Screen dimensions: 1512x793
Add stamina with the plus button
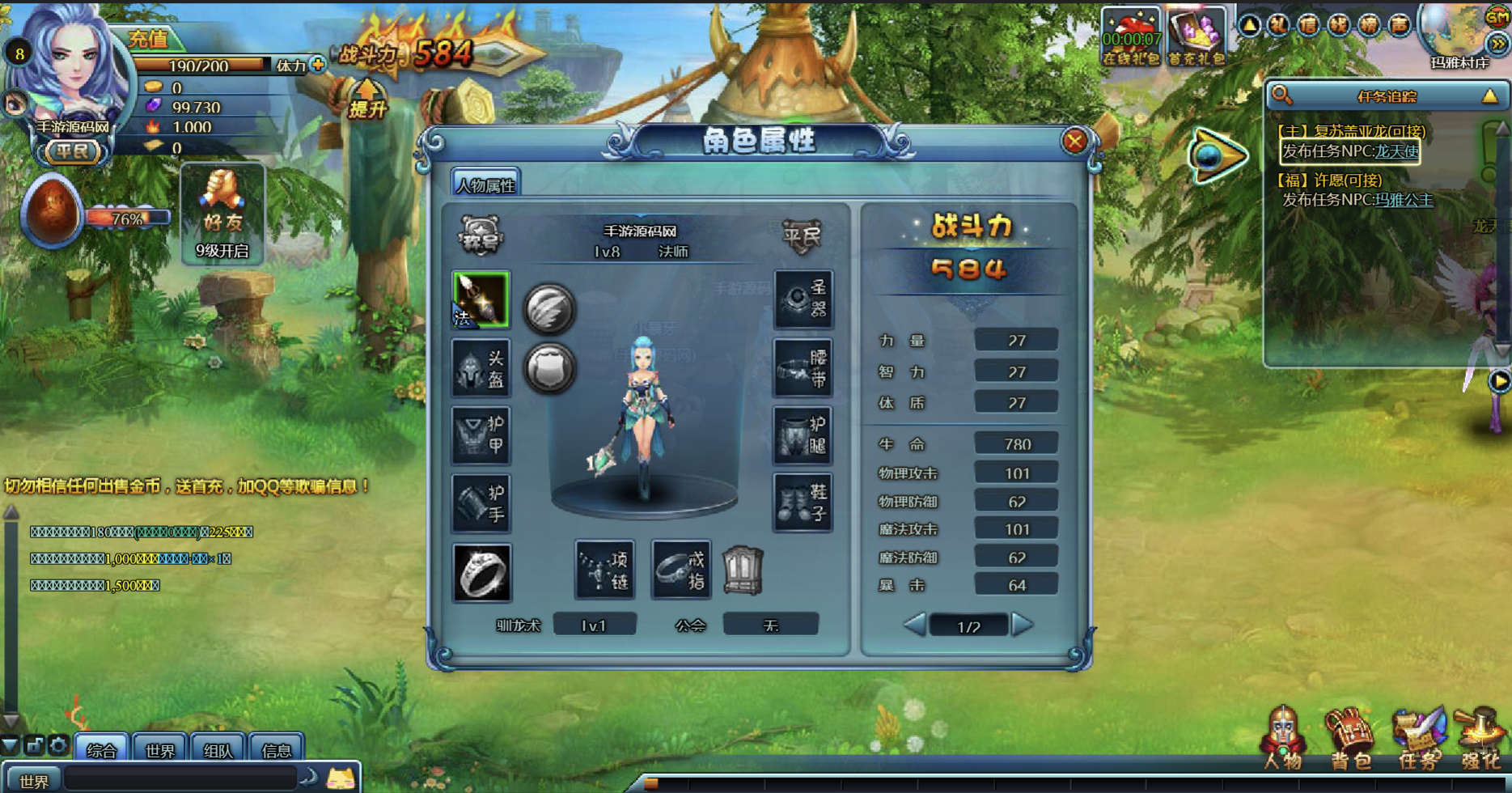coord(318,65)
